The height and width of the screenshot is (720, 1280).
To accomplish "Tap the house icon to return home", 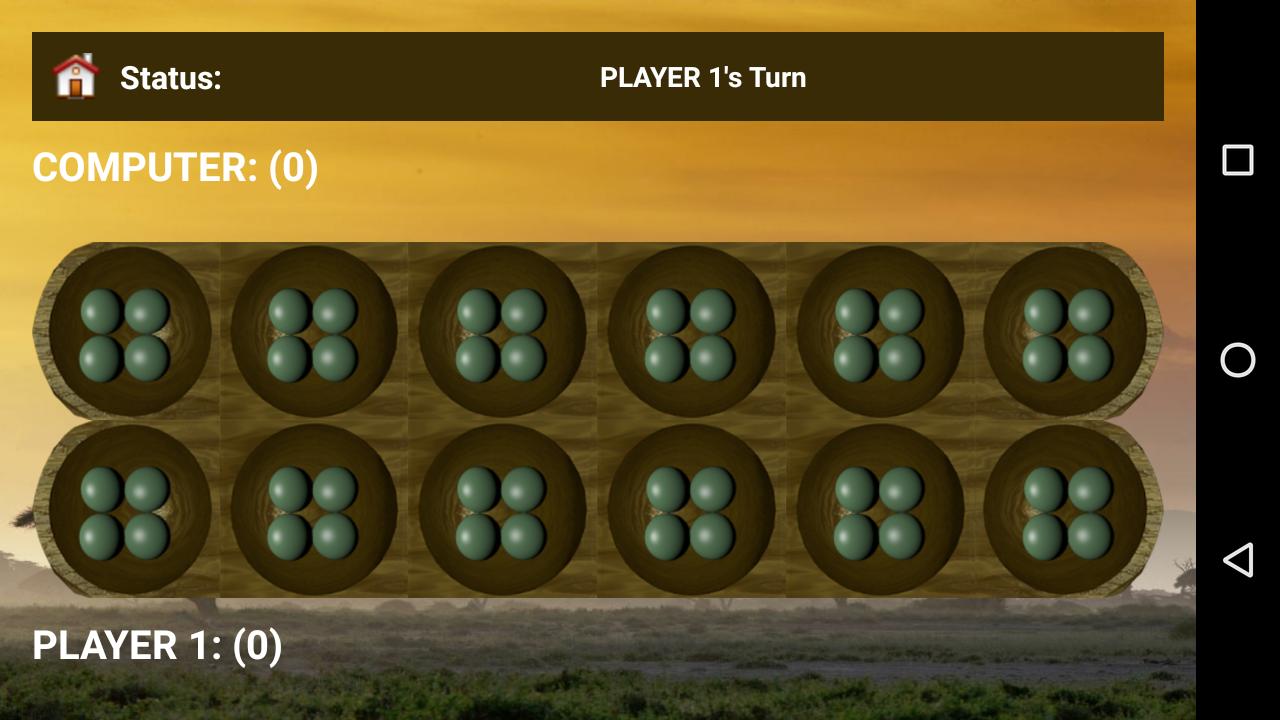I will [76, 77].
